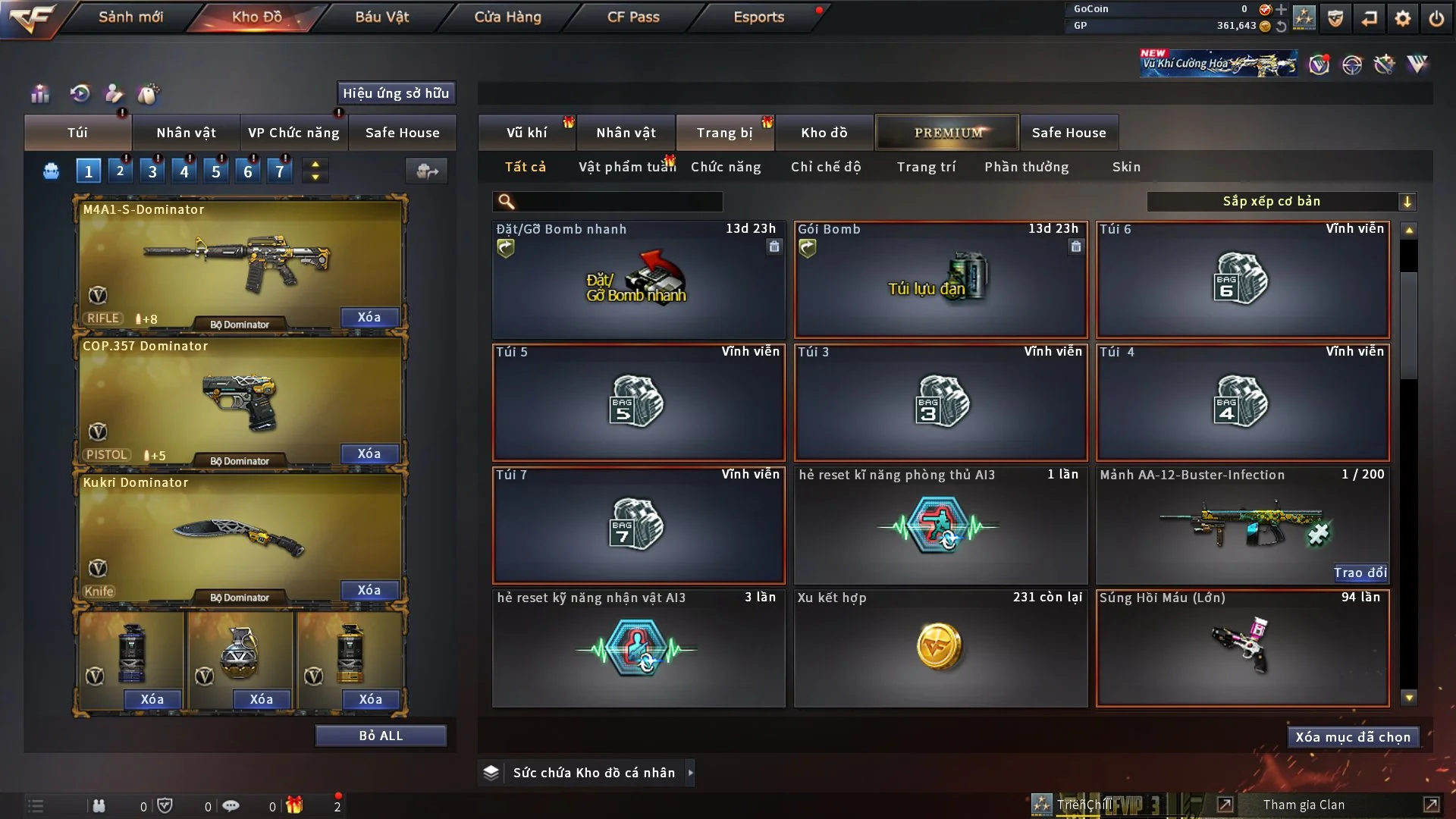The width and height of the screenshot is (1456, 819).
Task: Click the Bỏ ALL button
Action: point(381,736)
